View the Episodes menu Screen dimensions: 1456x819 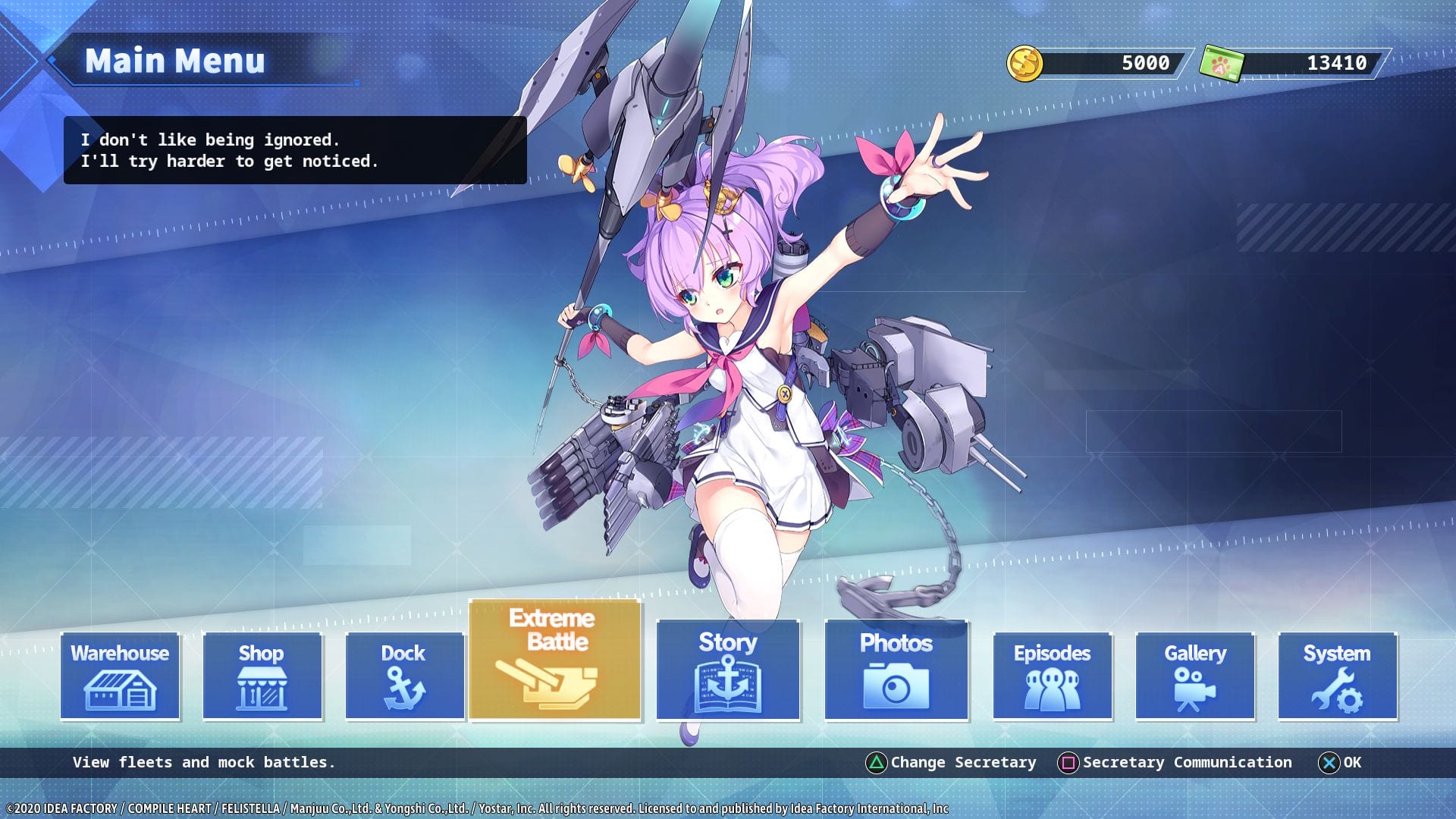(x=1053, y=676)
